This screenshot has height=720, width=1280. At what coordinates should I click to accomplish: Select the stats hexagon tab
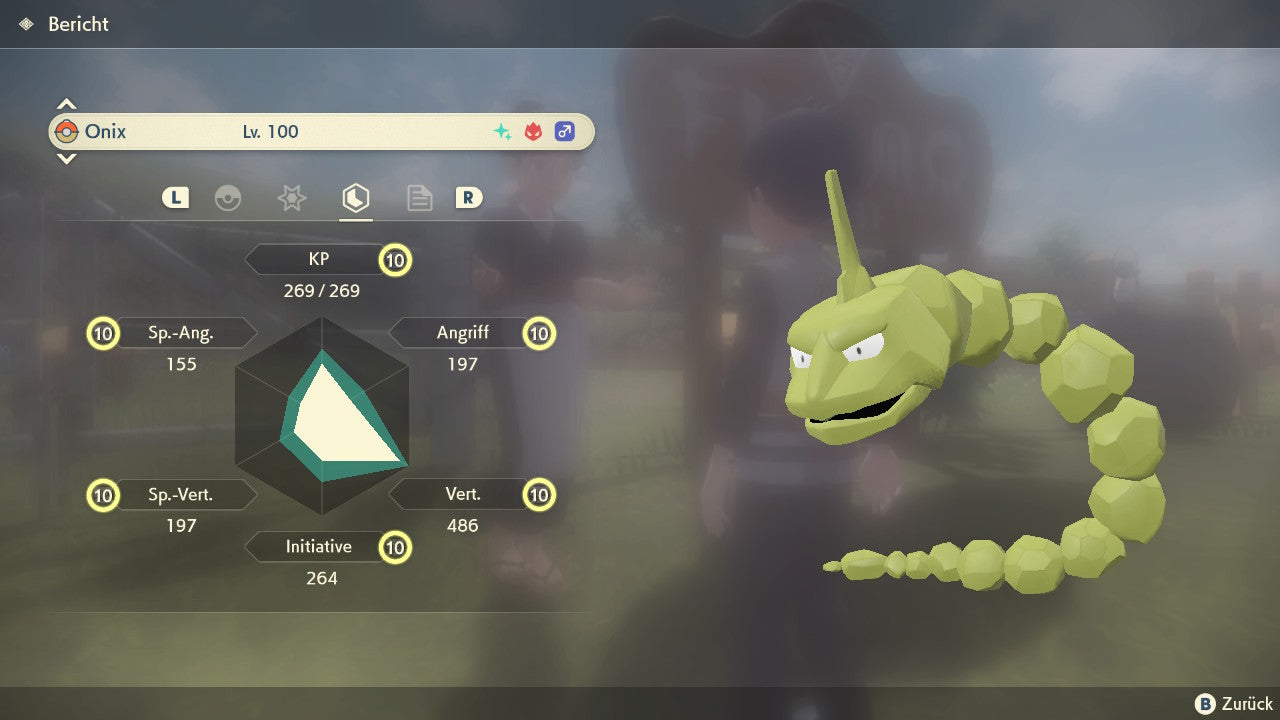(355, 198)
